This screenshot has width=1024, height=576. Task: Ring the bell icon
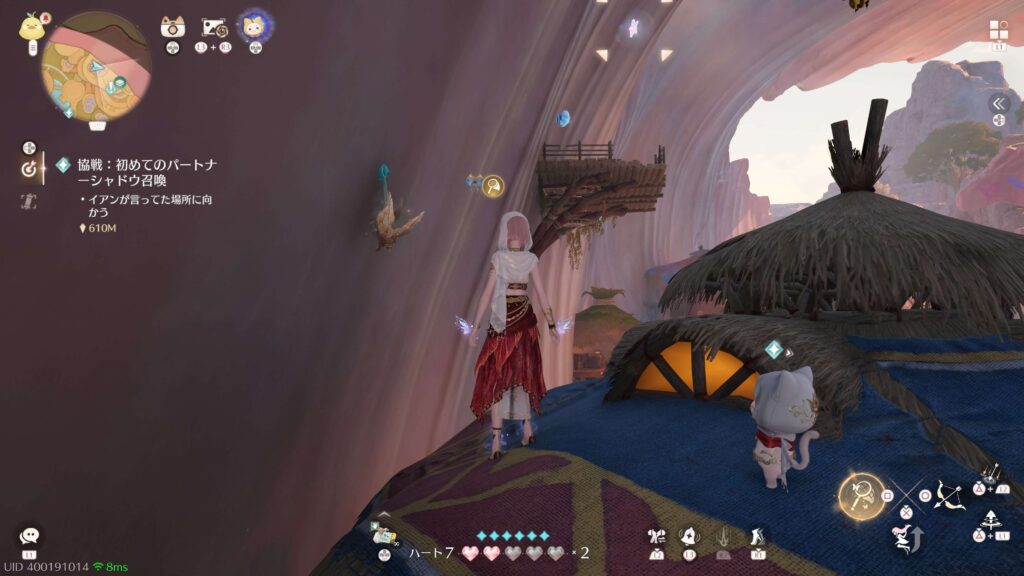pos(689,537)
